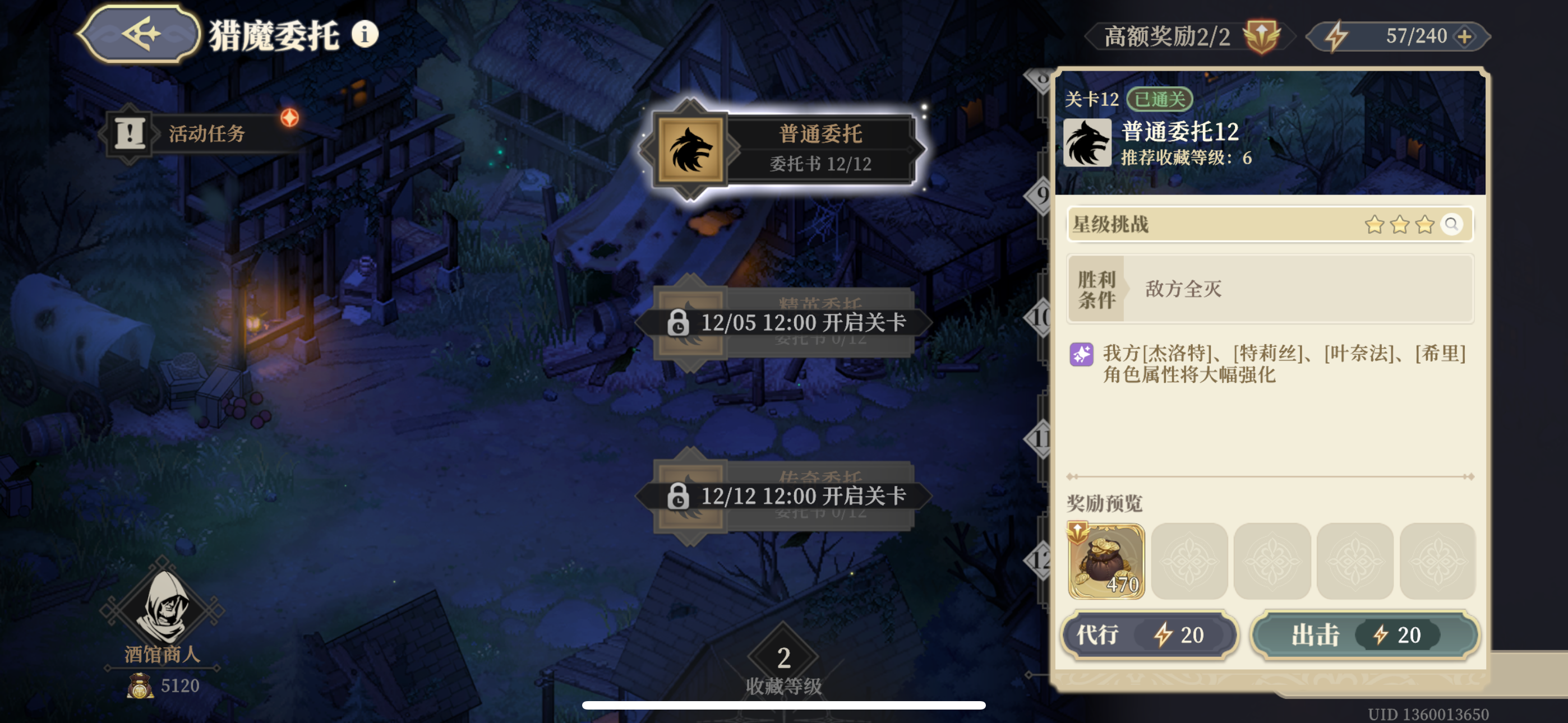The image size is (1568, 723).
Task: Toggle the first star in 星级挑战
Action: 1375,224
